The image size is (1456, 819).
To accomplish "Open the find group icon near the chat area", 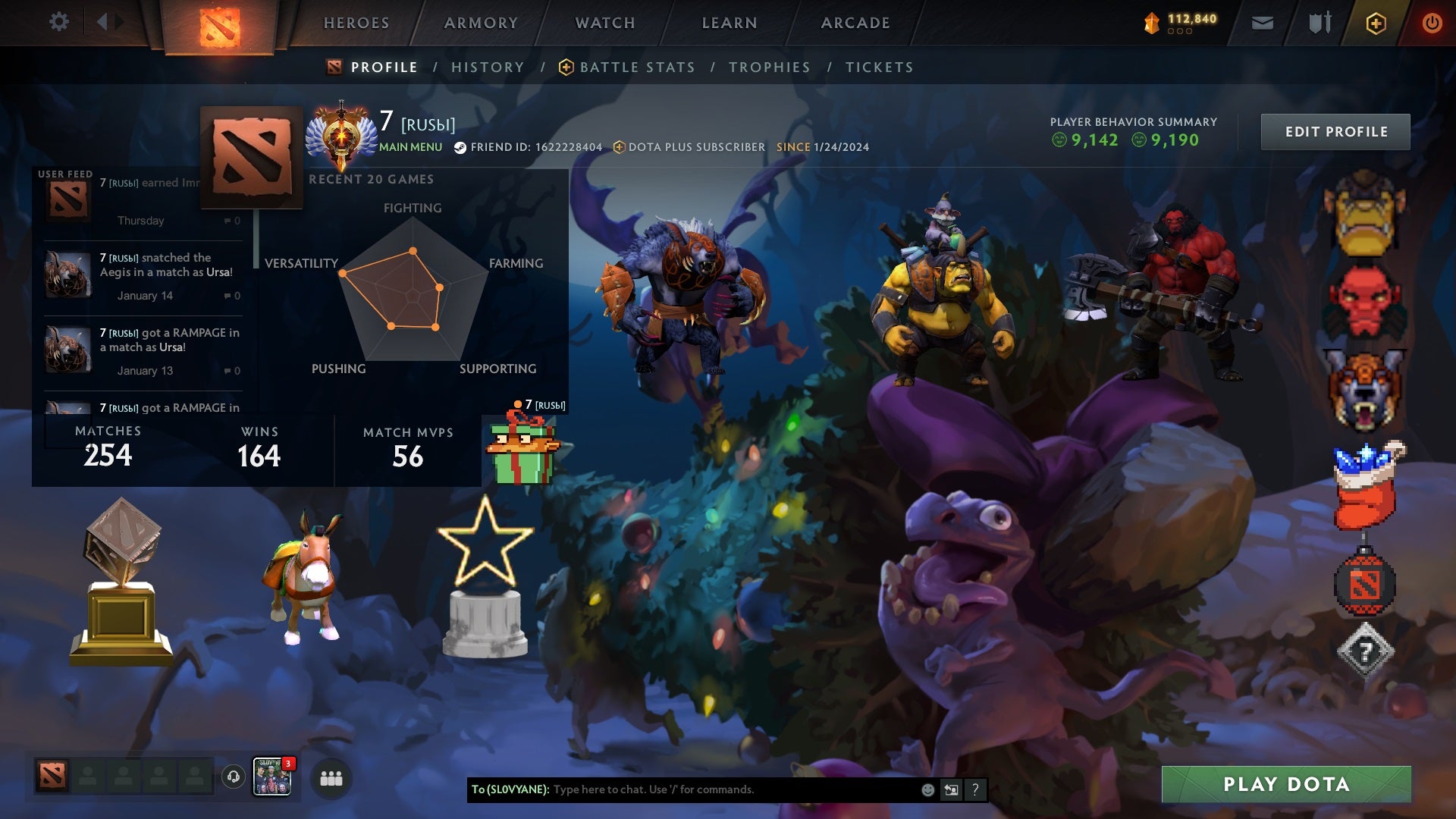I will [331, 777].
